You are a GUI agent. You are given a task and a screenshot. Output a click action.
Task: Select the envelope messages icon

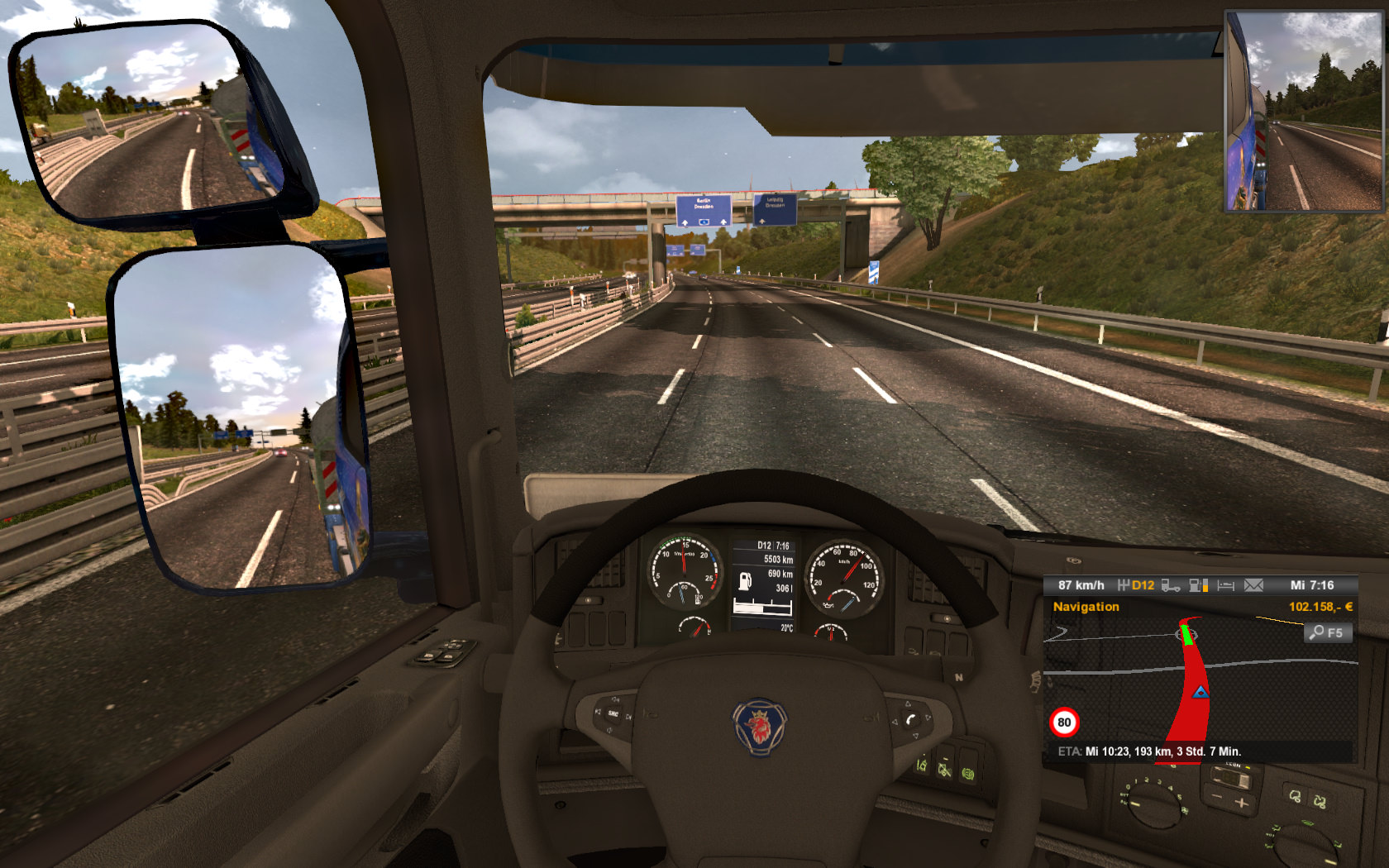[x=1253, y=585]
